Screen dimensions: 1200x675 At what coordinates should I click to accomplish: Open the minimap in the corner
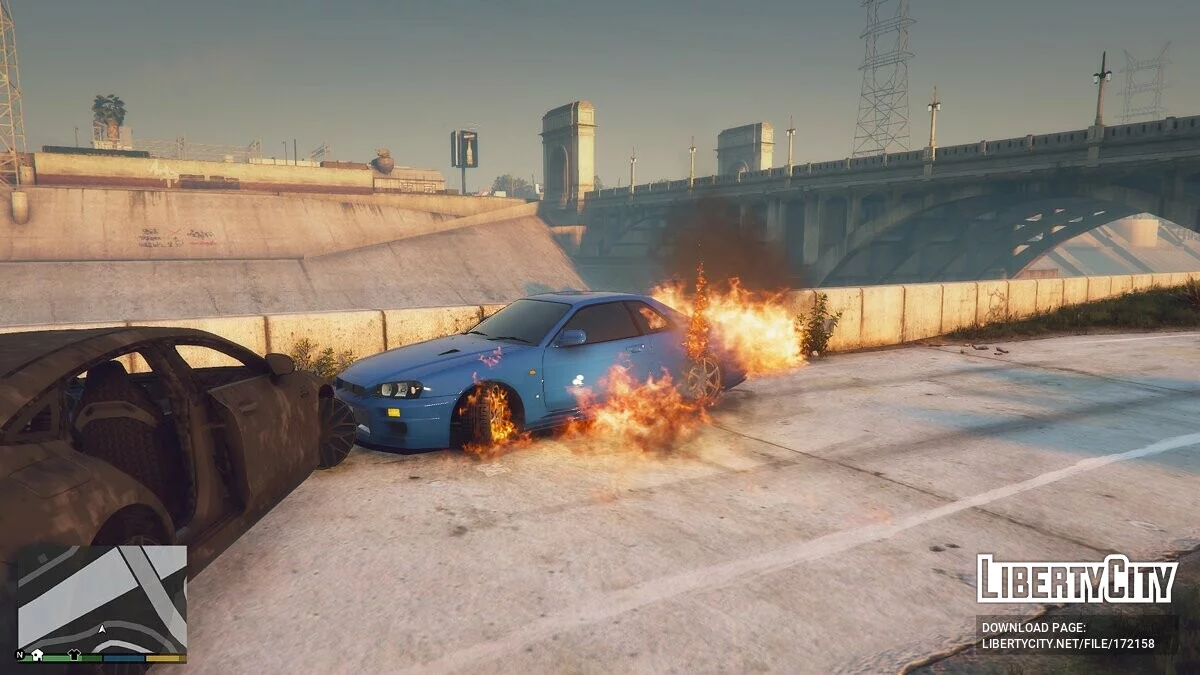(102, 600)
